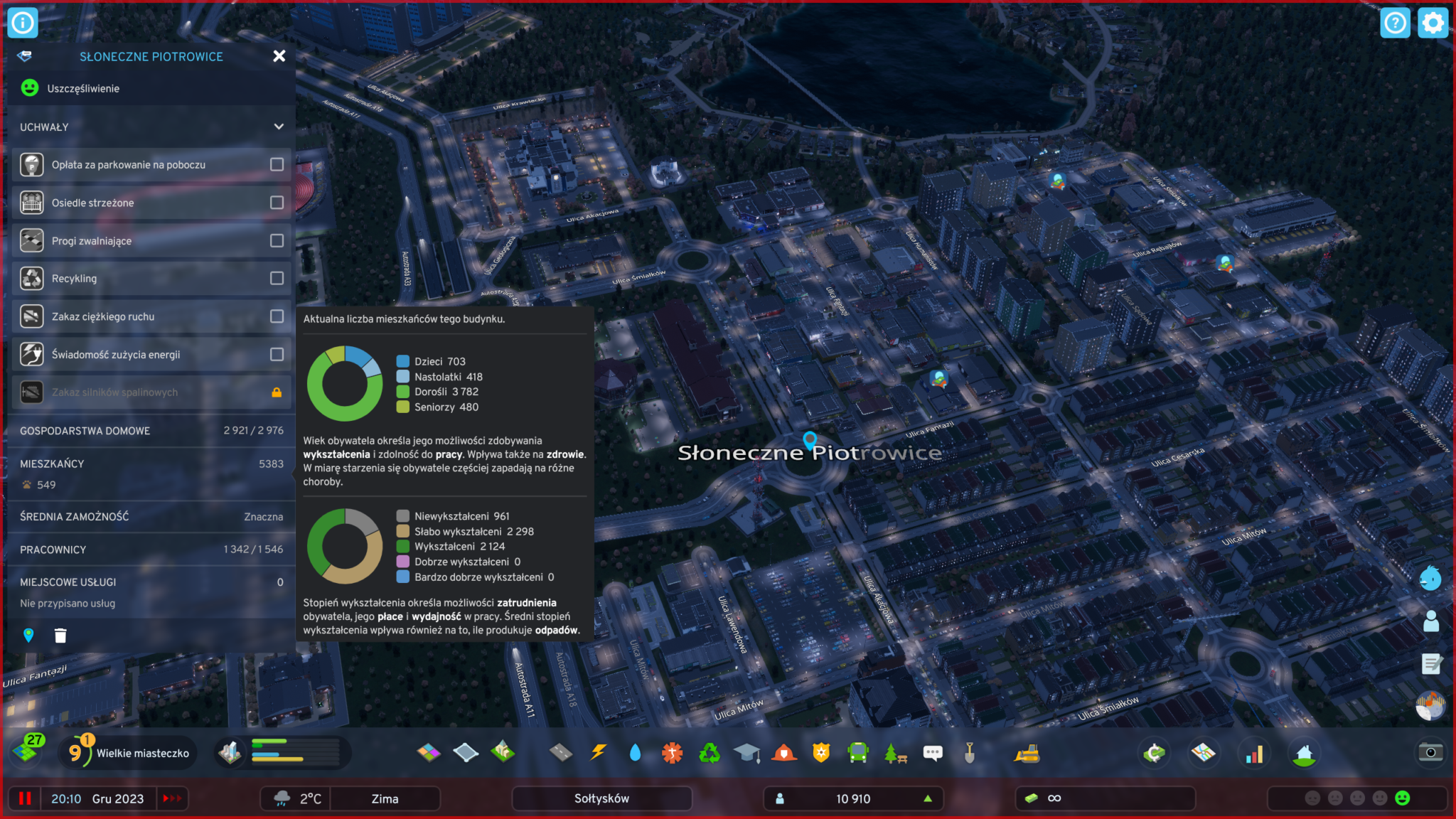The width and height of the screenshot is (1456, 819).
Task: Turn on the Recykling policy checkbox
Action: [x=277, y=279]
